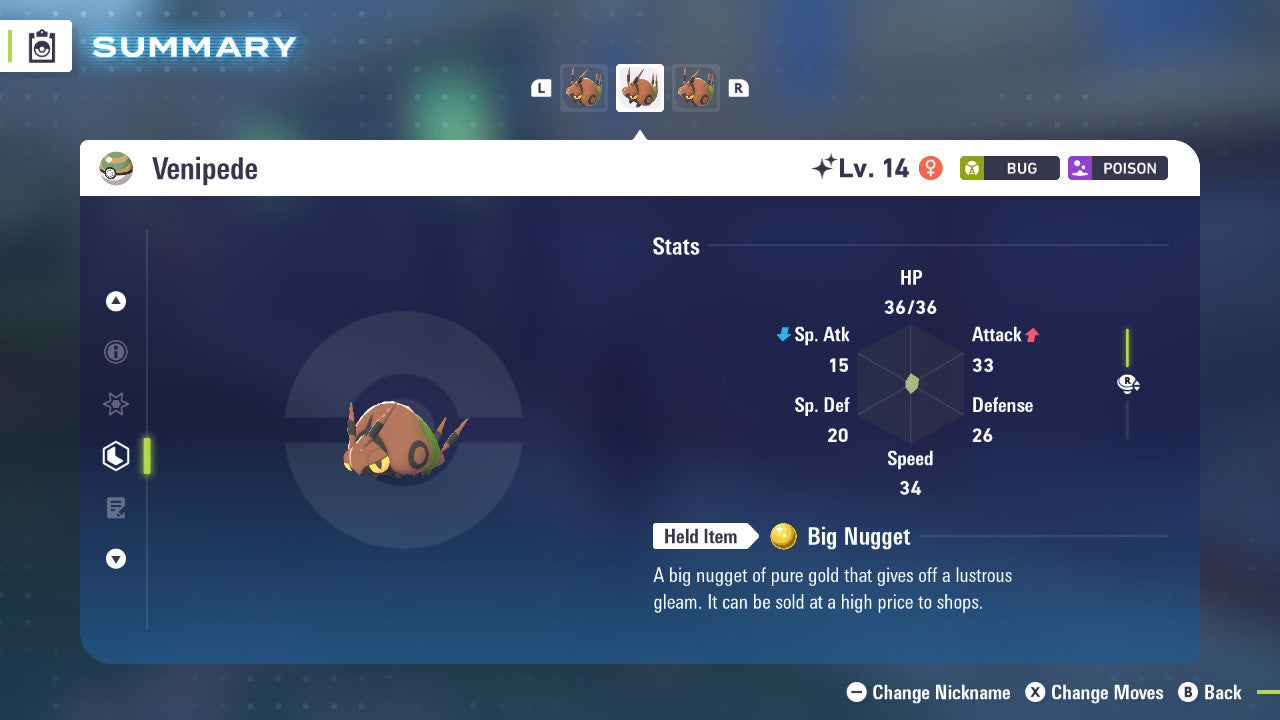Select the female gender symbol
Screen dimensions: 1280x720
[x=931, y=168]
